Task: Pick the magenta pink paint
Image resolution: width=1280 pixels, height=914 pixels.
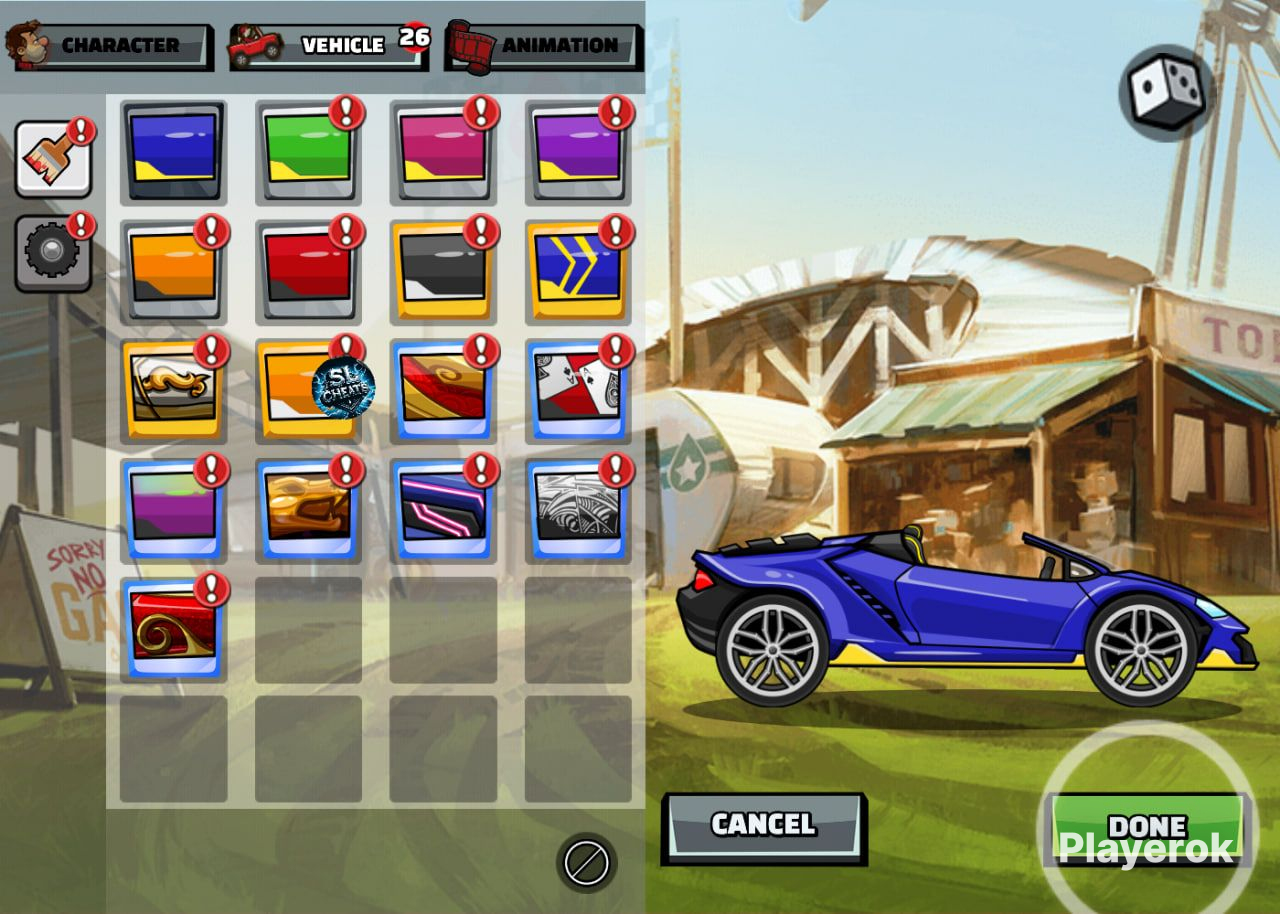Action: coord(442,151)
